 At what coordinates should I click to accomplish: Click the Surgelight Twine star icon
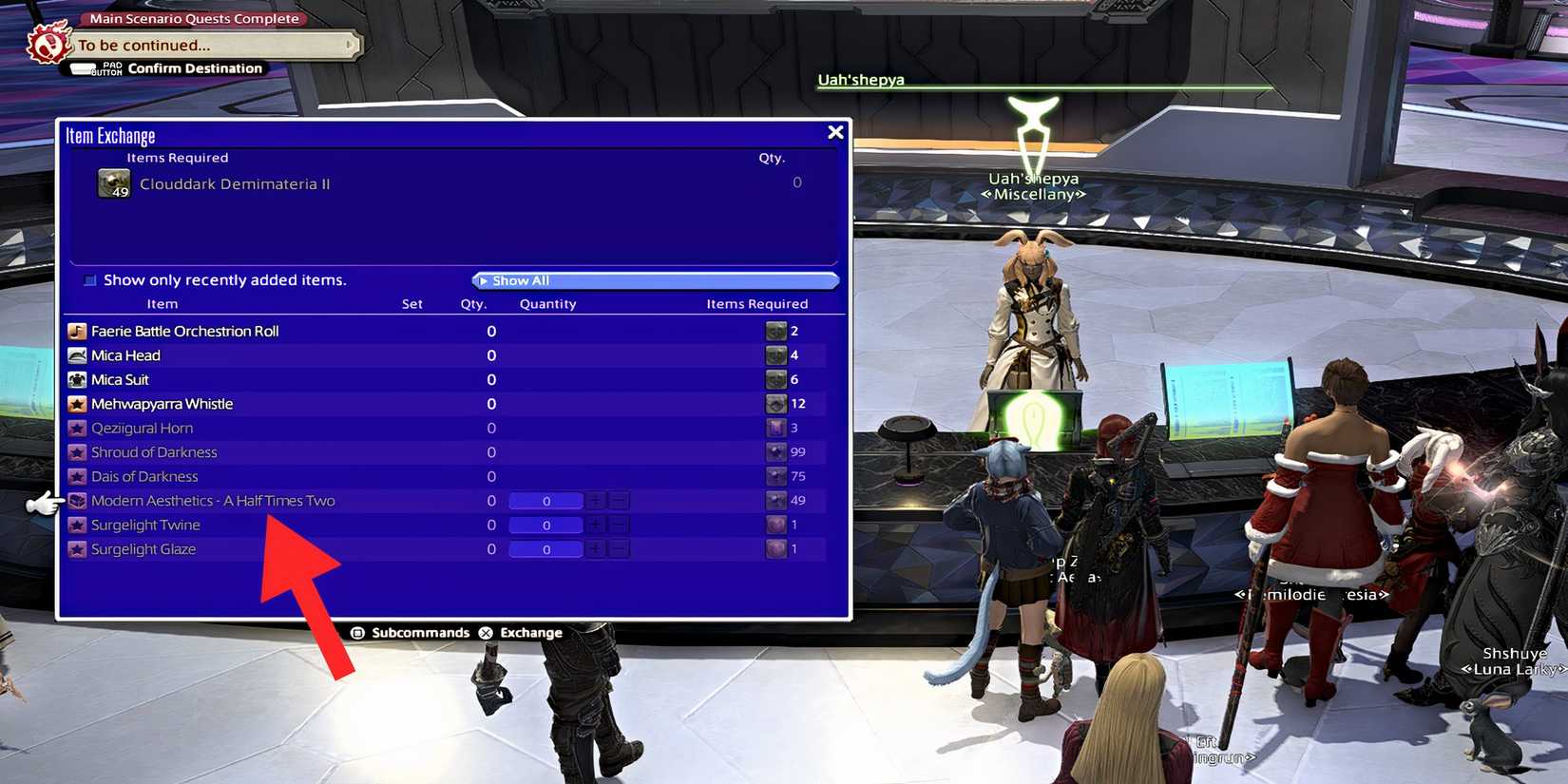[77, 525]
